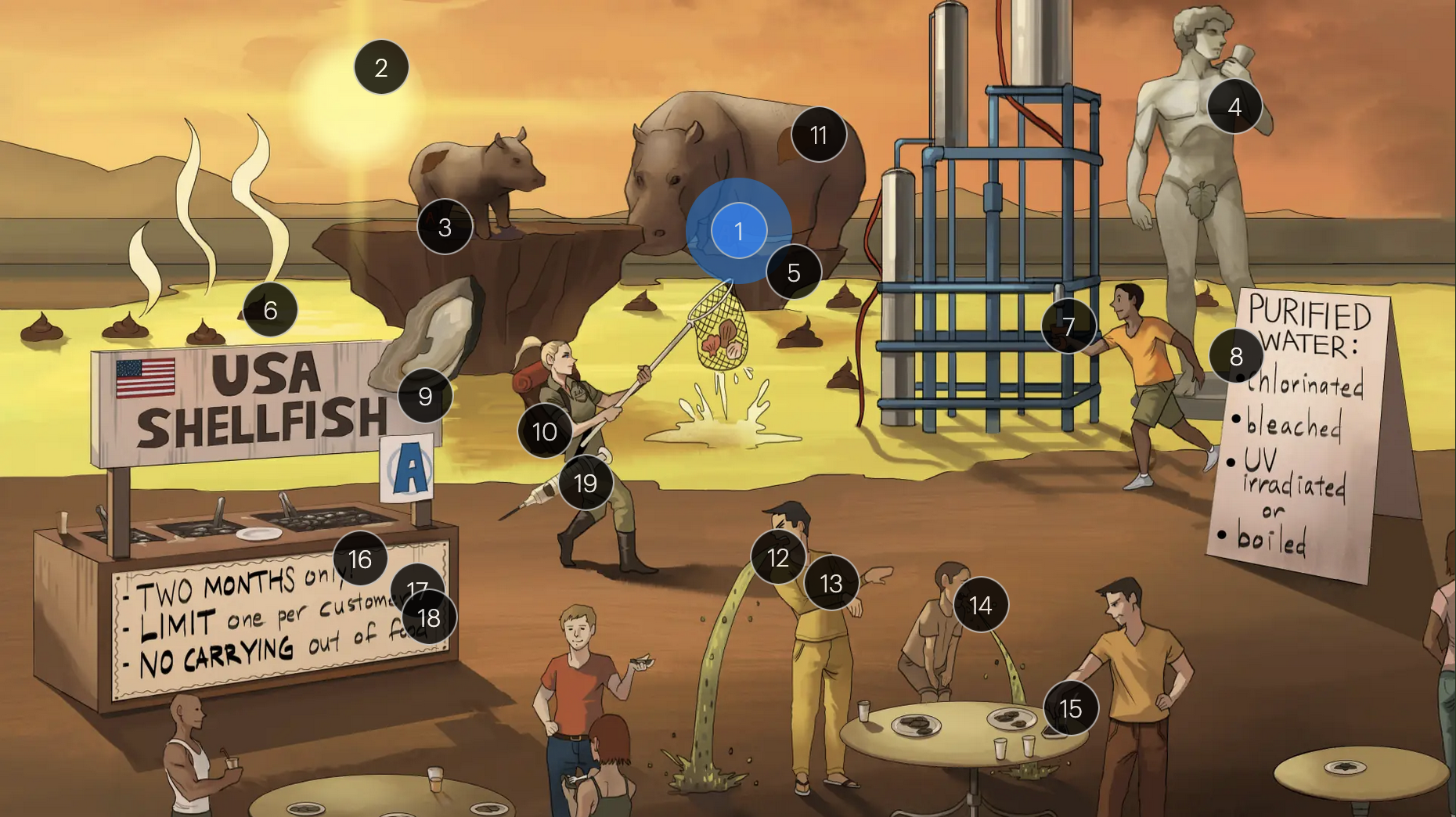Viewport: 1456px width, 817px height.
Task: Open hotspot marker number 2
Action: [381, 67]
